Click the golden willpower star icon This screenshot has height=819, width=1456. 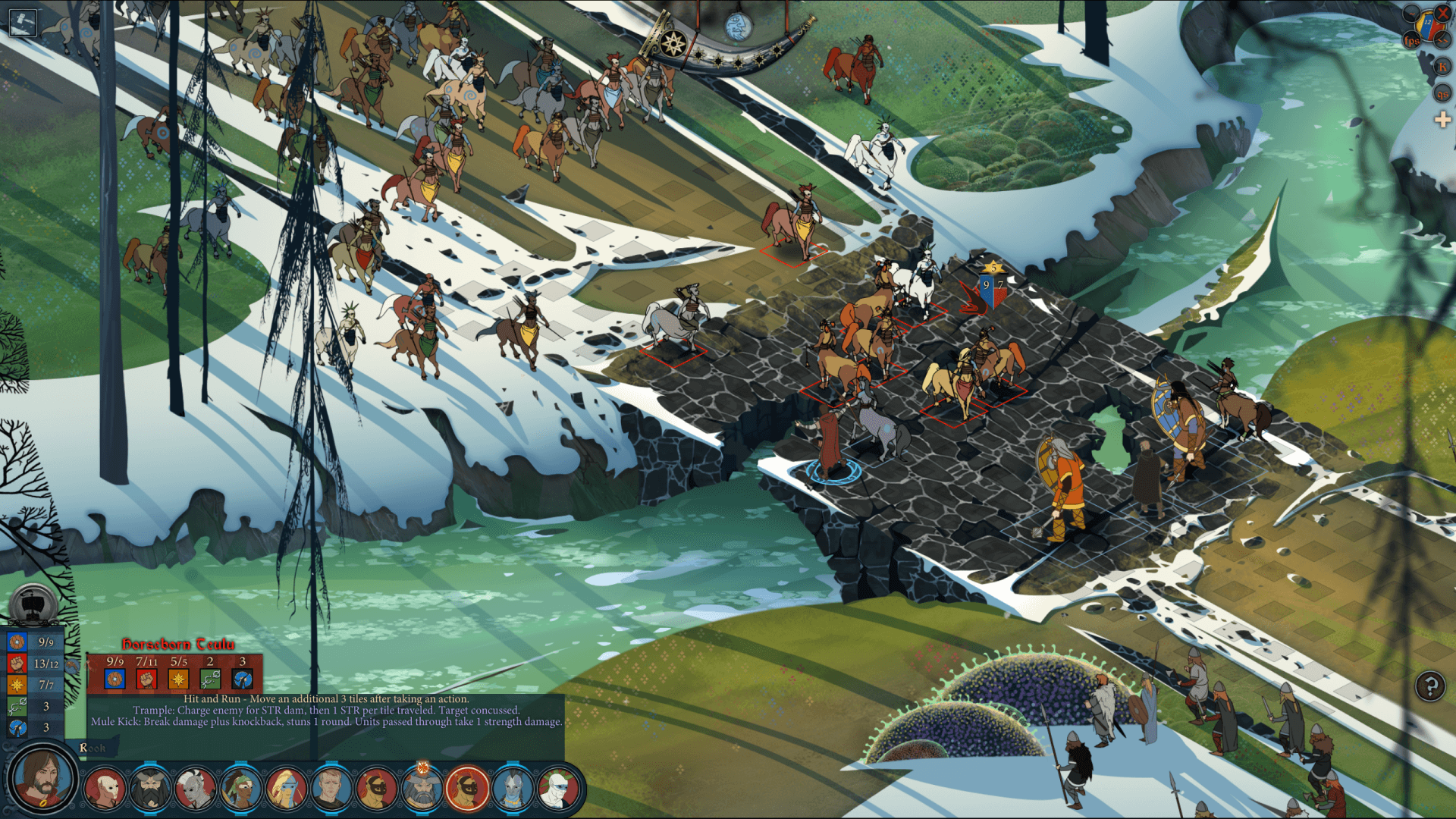pyautogui.click(x=17, y=685)
